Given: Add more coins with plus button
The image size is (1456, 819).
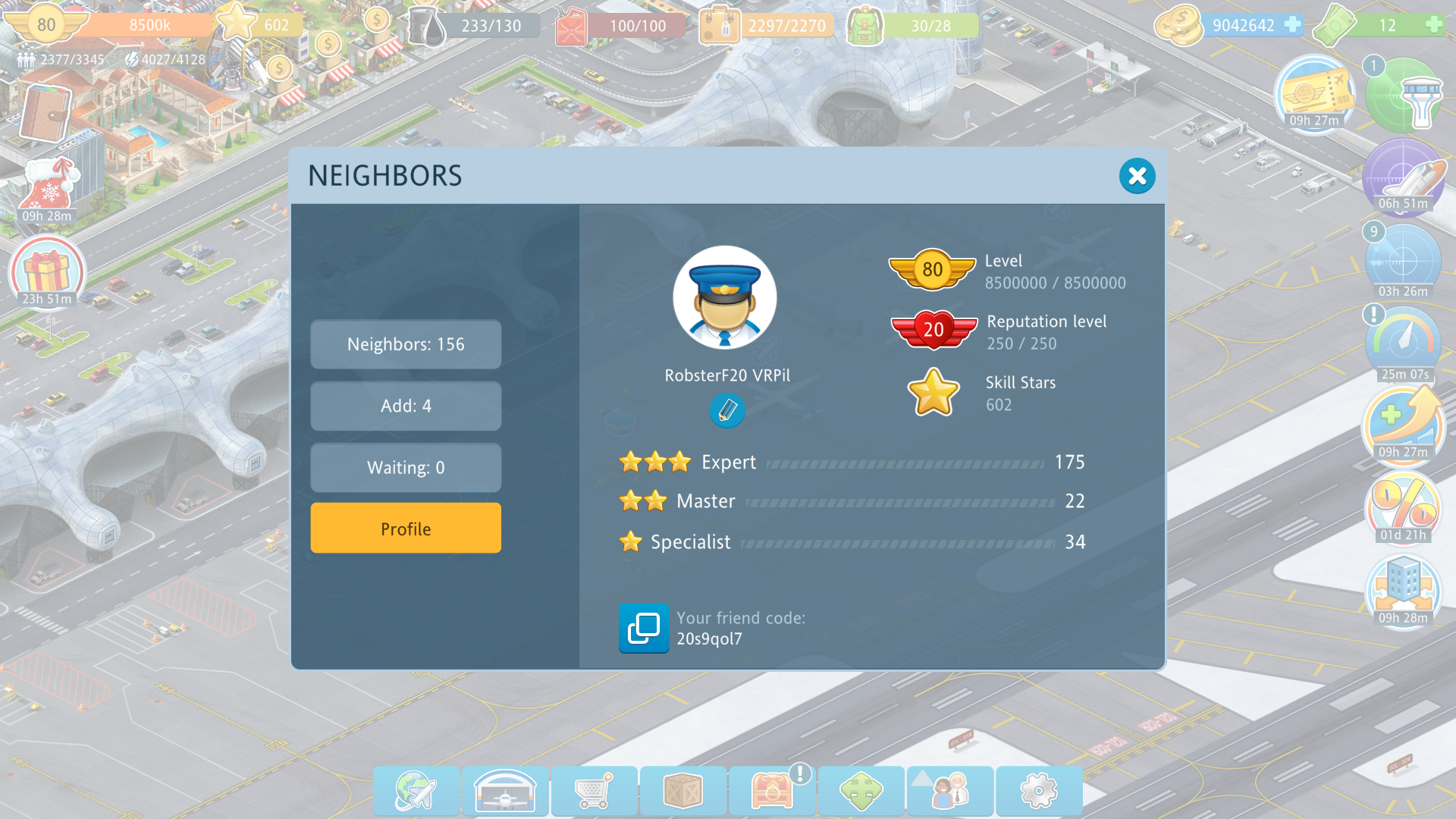Looking at the screenshot, I should coord(1292,25).
